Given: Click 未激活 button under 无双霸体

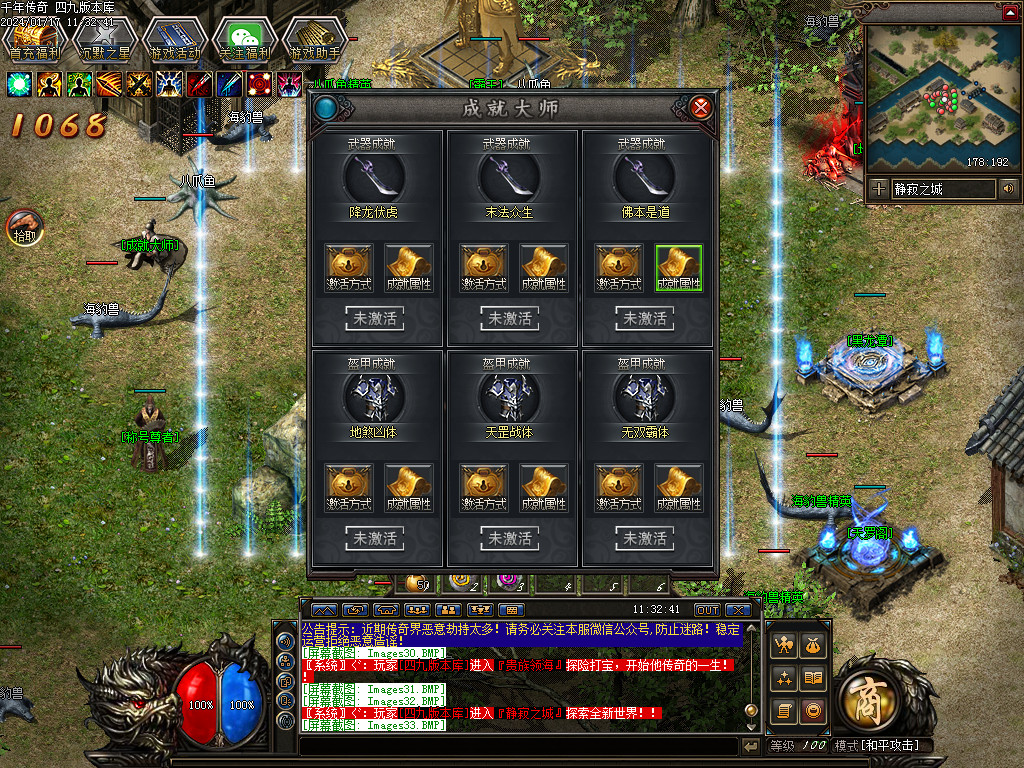Looking at the screenshot, I should pyautogui.click(x=645, y=538).
